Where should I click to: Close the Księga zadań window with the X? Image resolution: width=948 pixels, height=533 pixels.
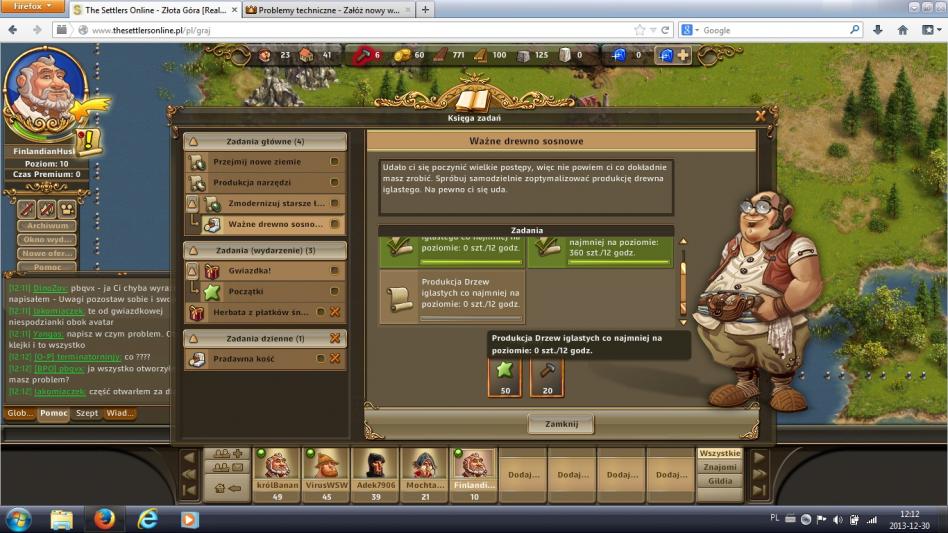tap(760, 116)
